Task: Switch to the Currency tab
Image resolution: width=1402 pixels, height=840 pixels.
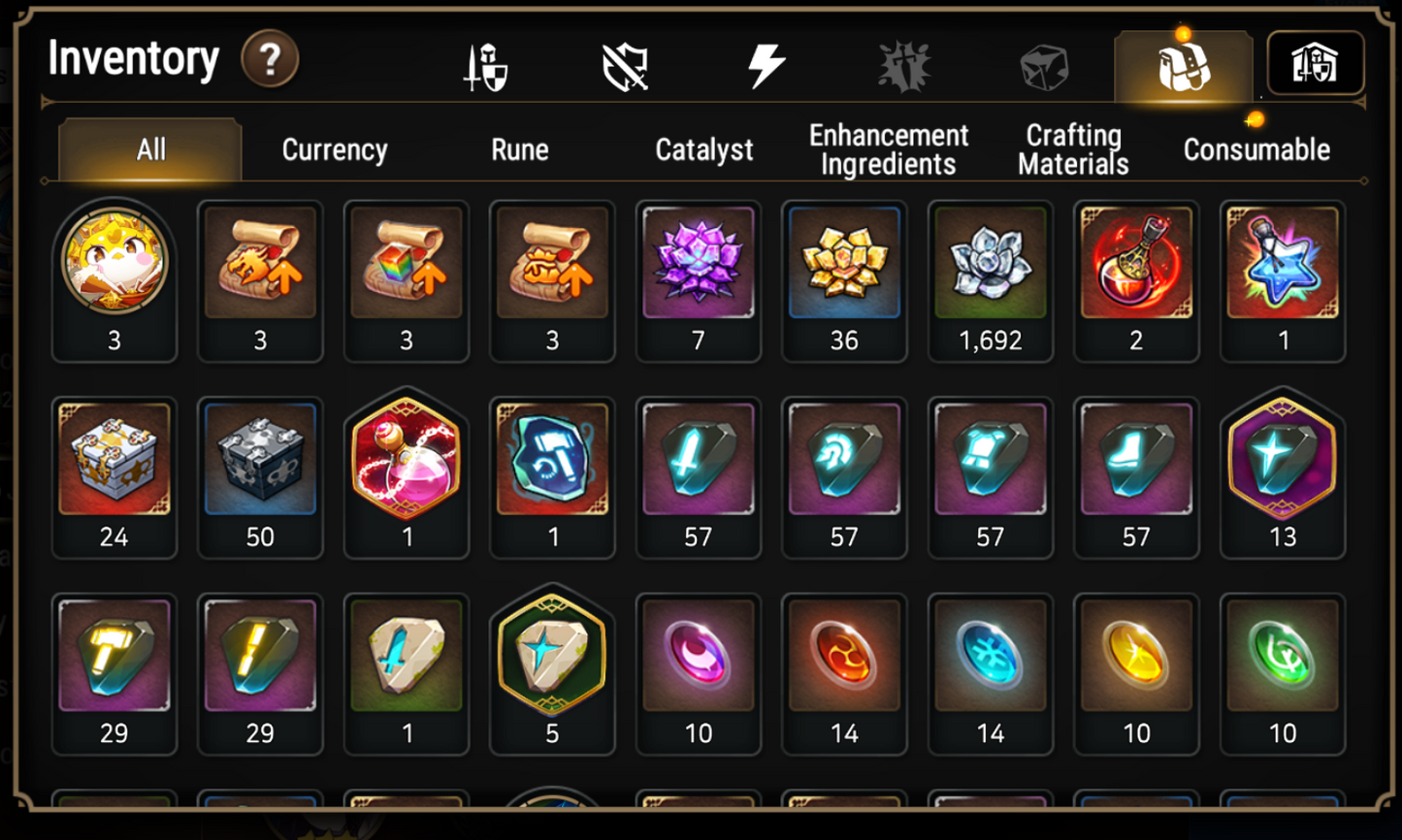Action: (334, 150)
